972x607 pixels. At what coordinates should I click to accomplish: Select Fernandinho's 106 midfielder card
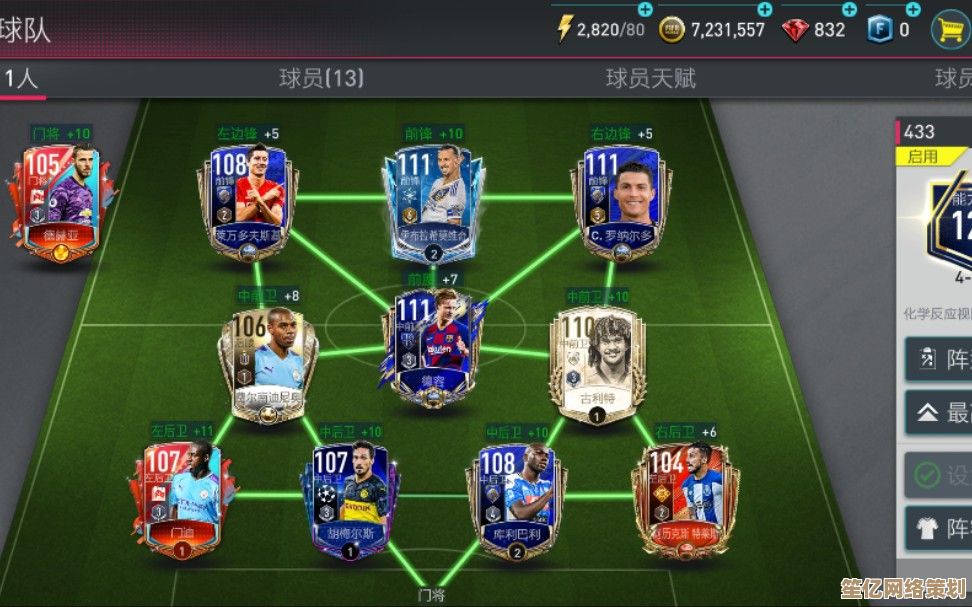pyautogui.click(x=267, y=357)
